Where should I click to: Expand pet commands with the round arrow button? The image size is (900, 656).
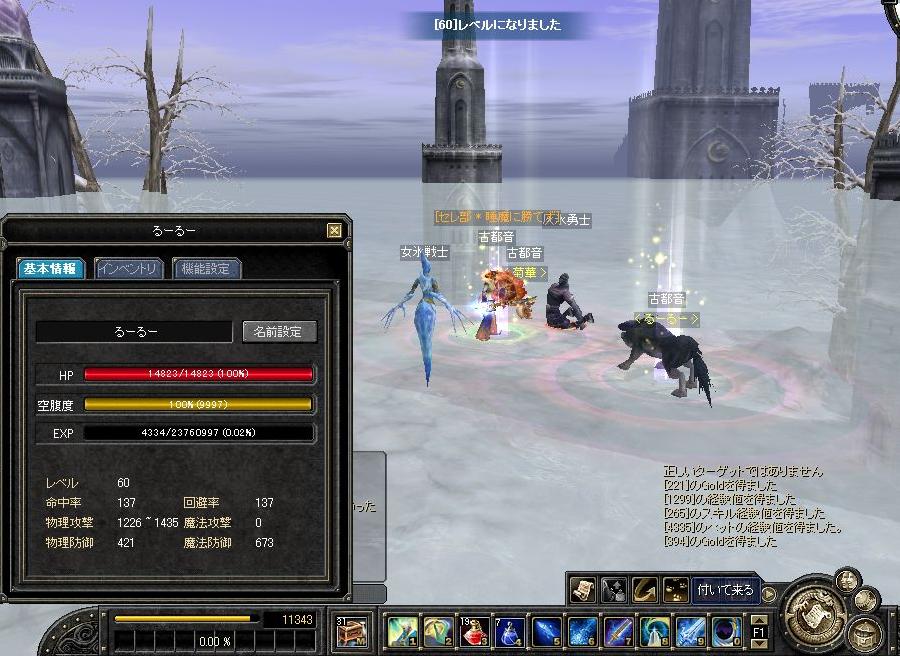tap(768, 594)
